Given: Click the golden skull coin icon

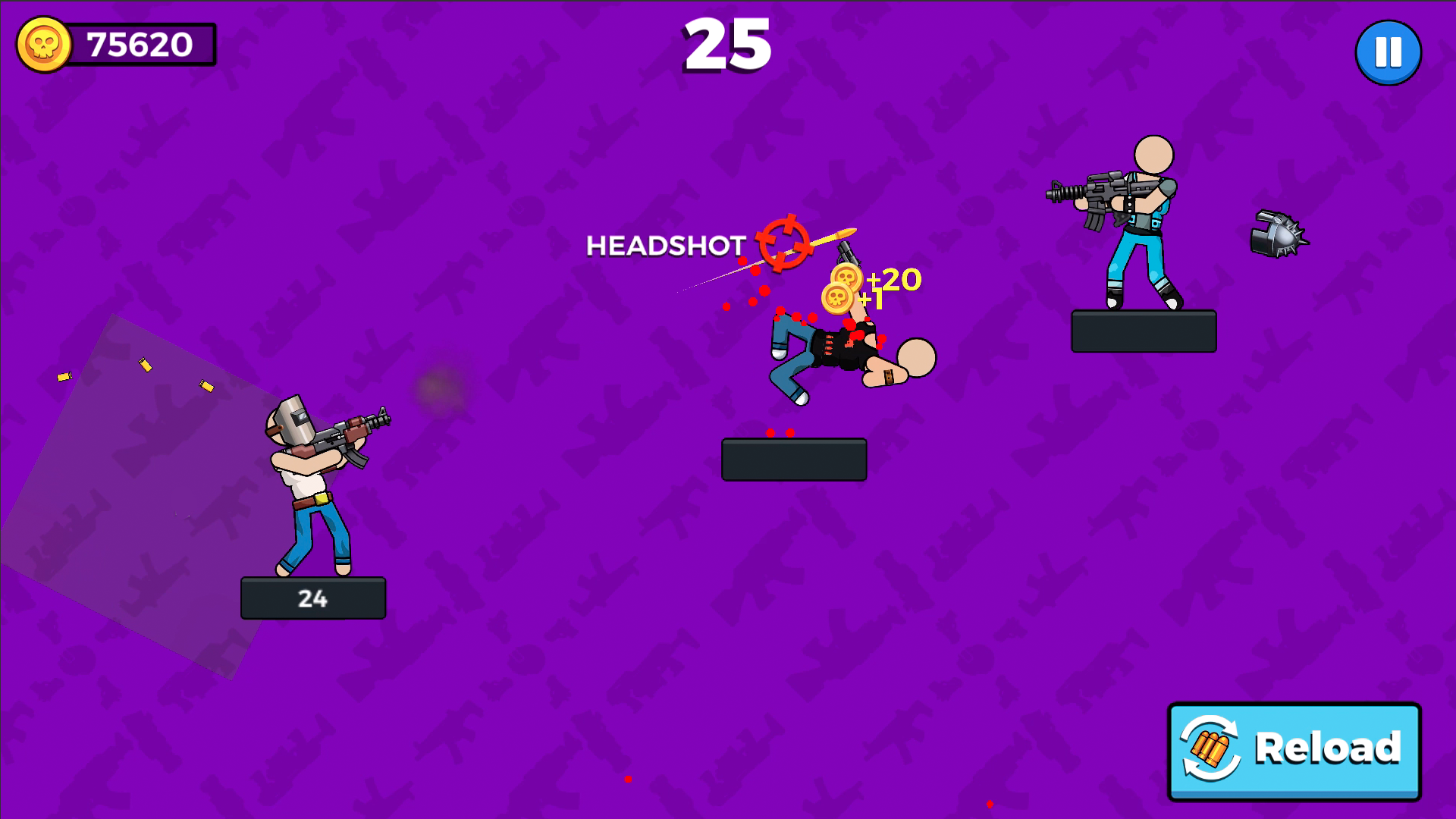Looking at the screenshot, I should click(45, 44).
